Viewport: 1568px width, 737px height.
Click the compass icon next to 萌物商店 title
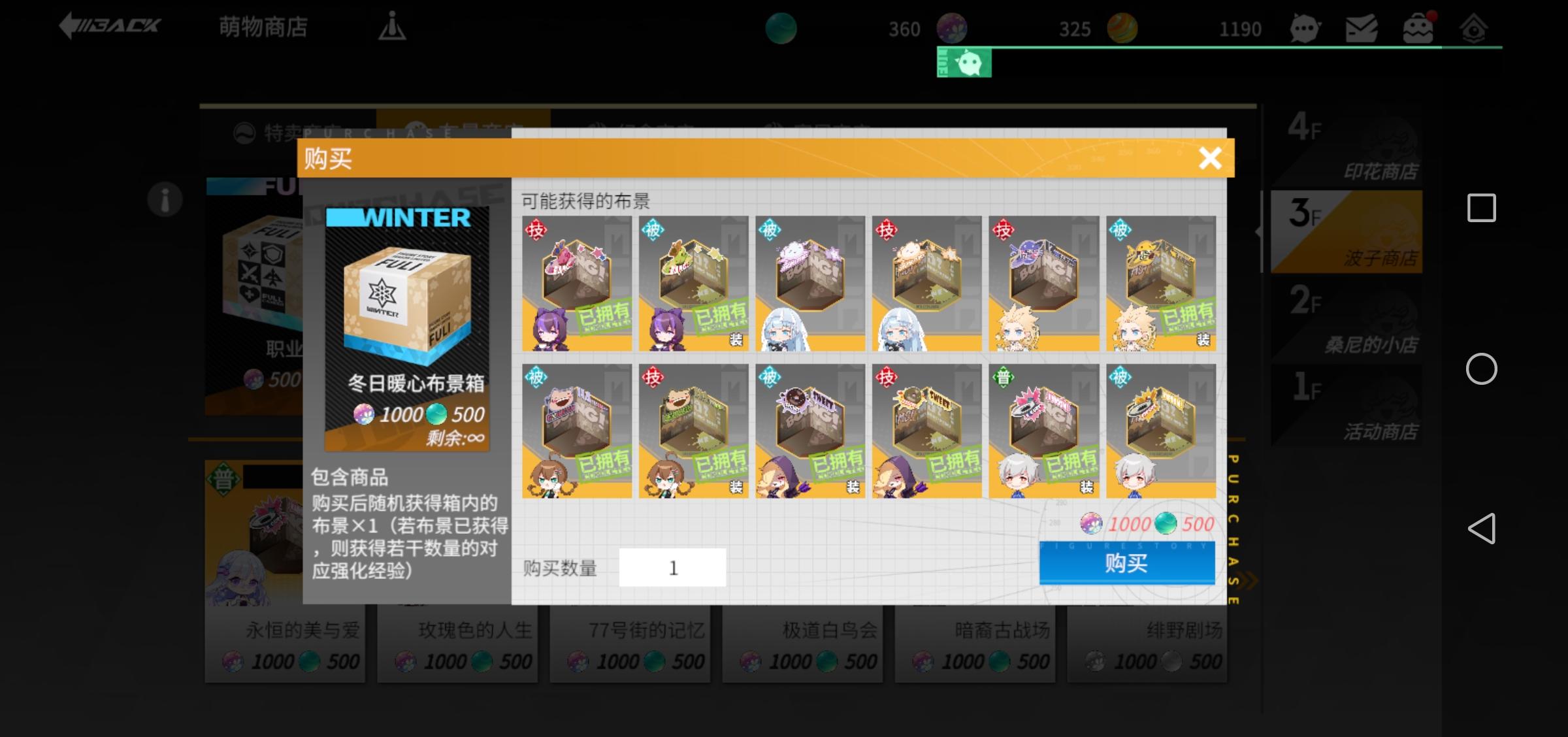pyautogui.click(x=392, y=27)
